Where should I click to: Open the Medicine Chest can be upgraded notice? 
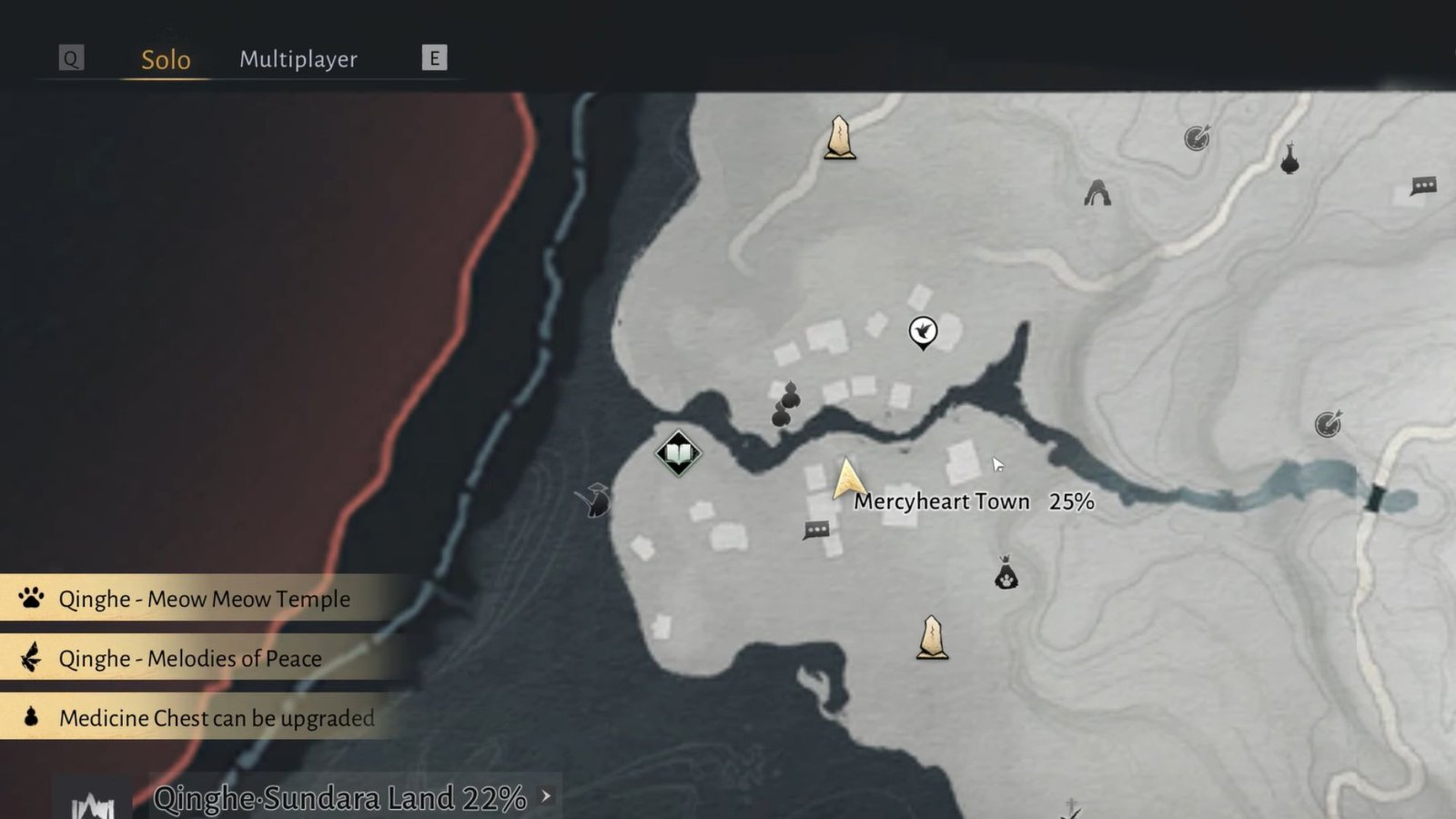(217, 718)
